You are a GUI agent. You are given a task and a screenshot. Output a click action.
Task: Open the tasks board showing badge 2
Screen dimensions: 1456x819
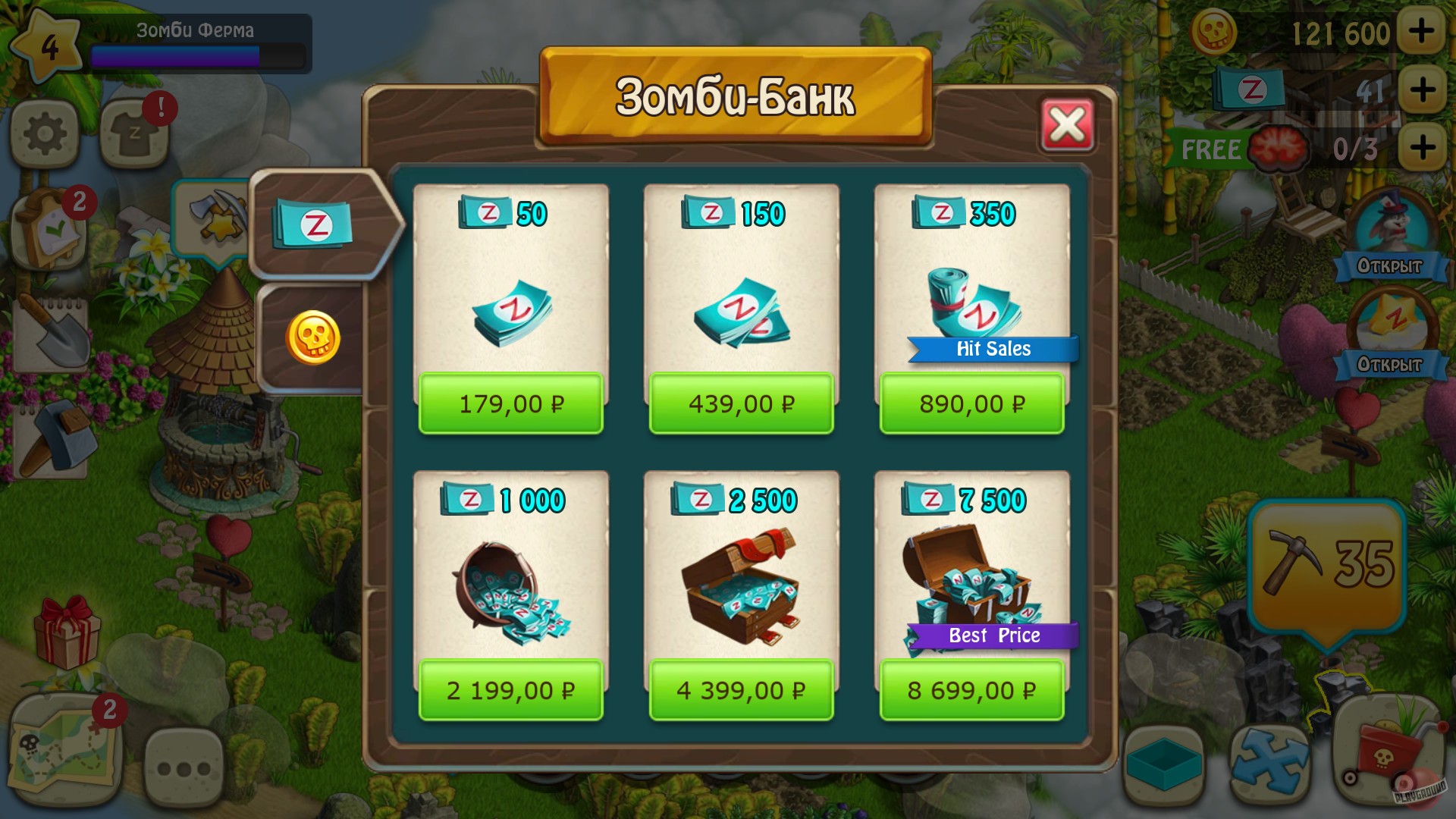tap(47, 227)
